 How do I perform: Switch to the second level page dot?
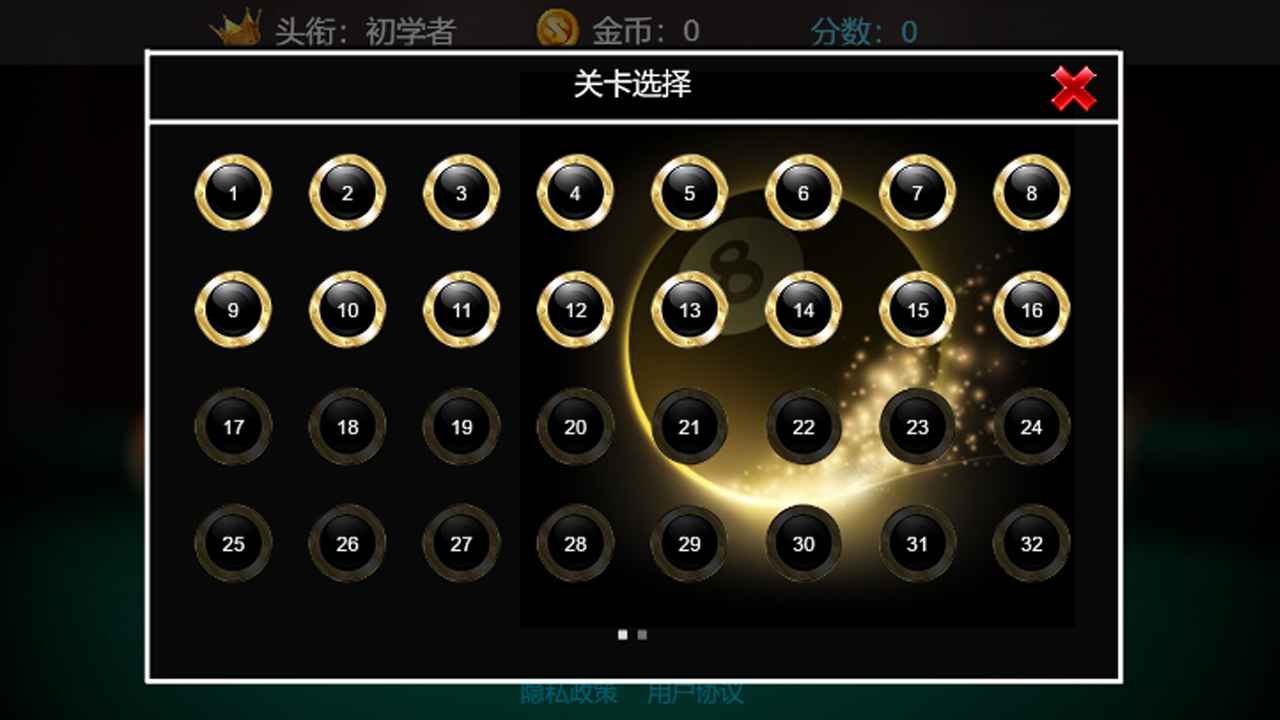tap(641, 634)
